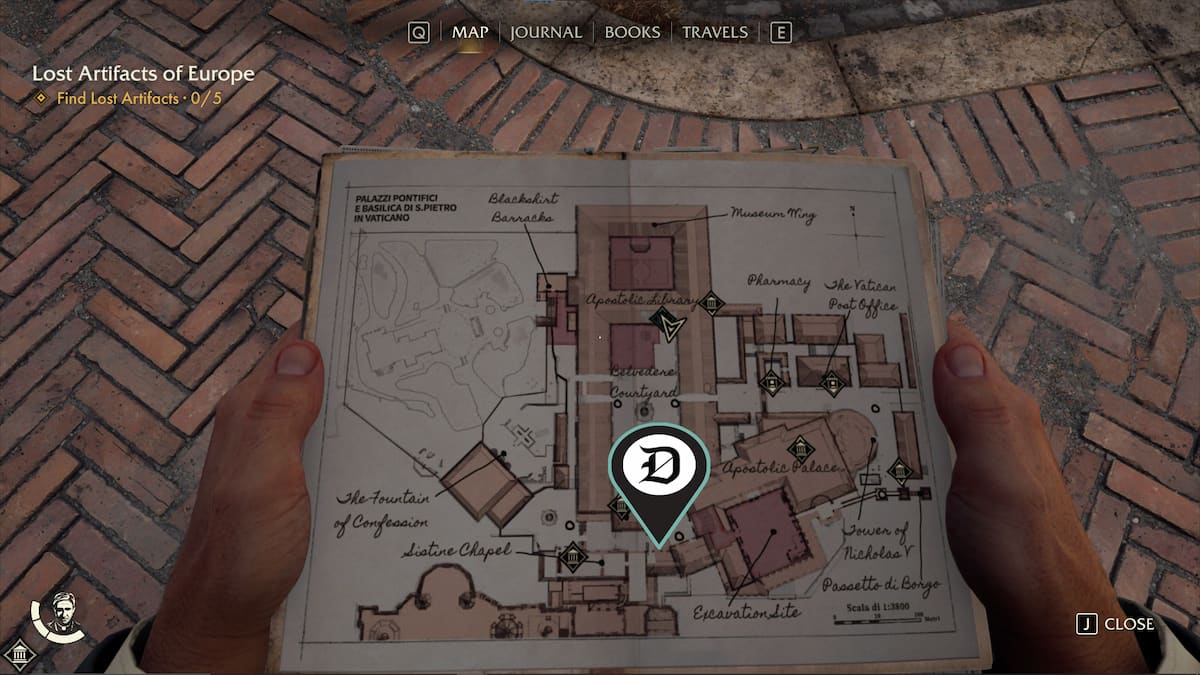Choose the Sistine Chapel map marker
This screenshot has width=1200, height=675.
[x=572, y=557]
